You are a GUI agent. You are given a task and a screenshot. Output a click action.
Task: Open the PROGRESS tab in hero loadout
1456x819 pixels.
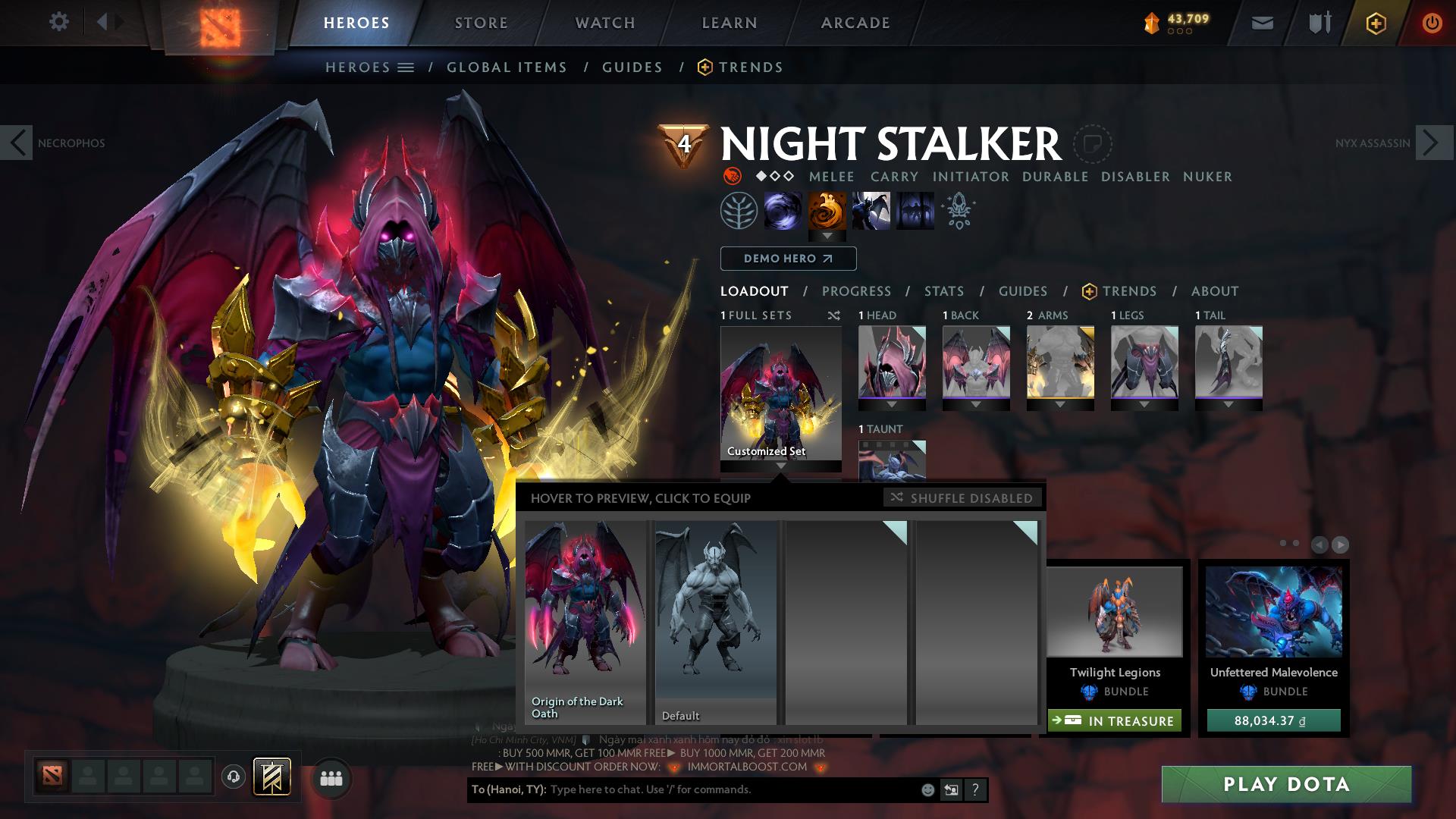pyautogui.click(x=856, y=290)
